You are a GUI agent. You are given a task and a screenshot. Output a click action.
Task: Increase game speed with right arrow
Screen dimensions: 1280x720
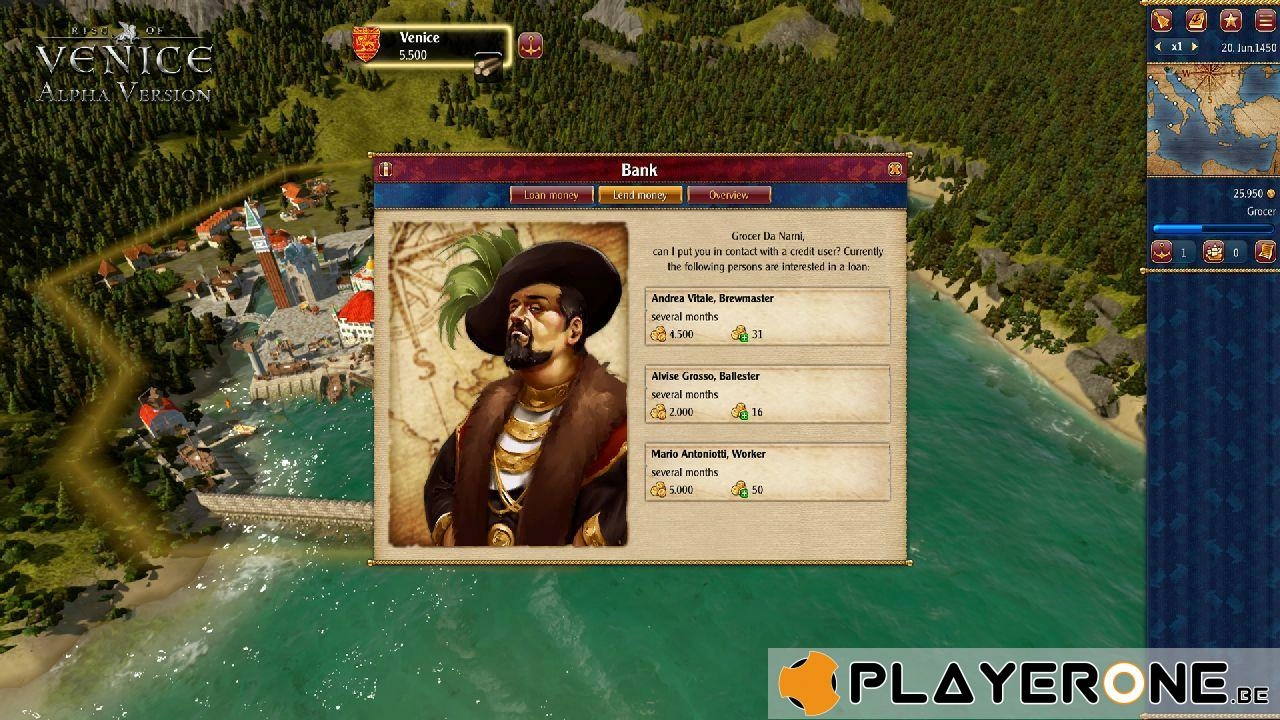tap(1194, 47)
